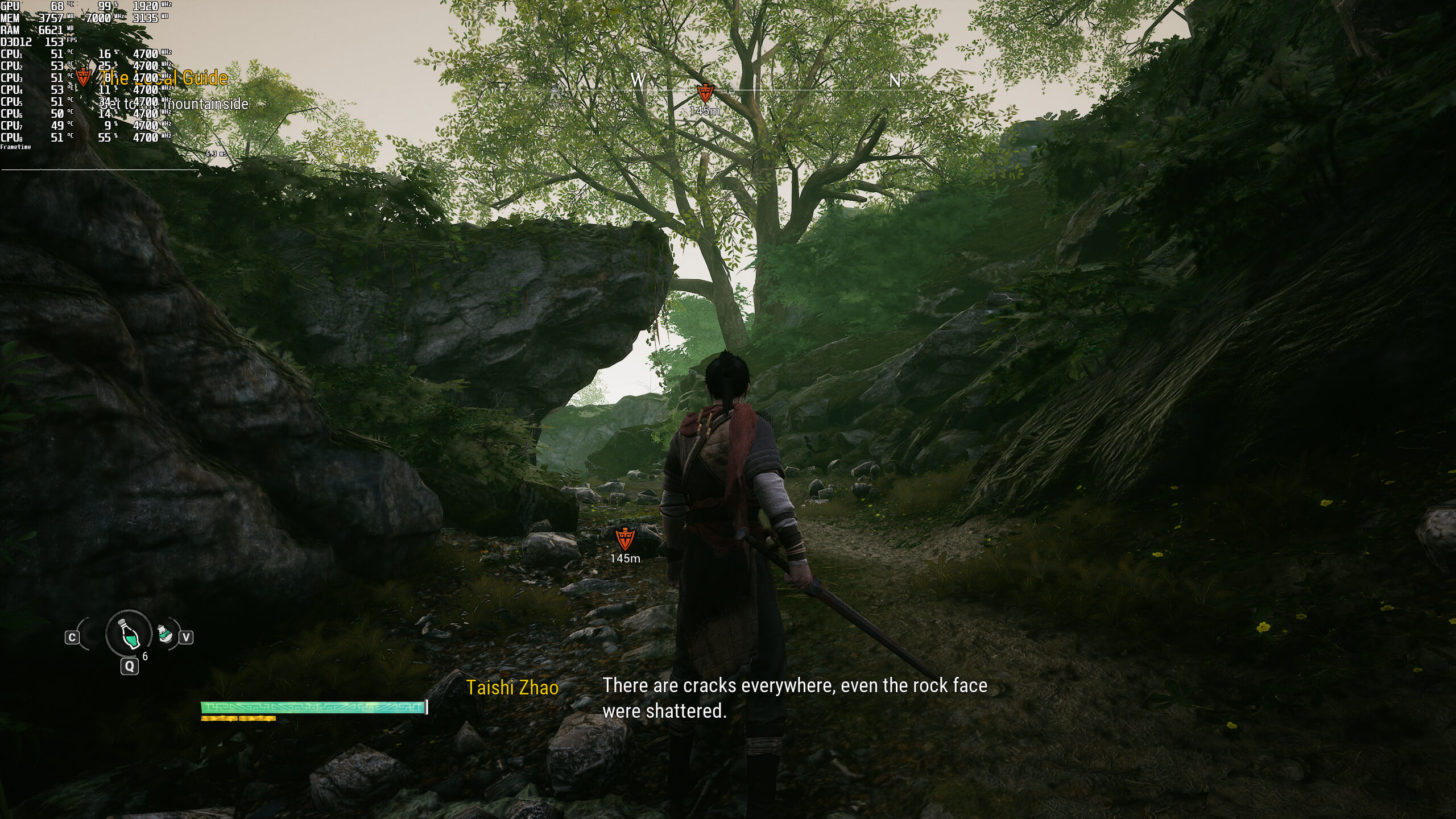The height and width of the screenshot is (819, 1456).
Task: Select the small white-and-green jar item
Action: [x=165, y=635]
